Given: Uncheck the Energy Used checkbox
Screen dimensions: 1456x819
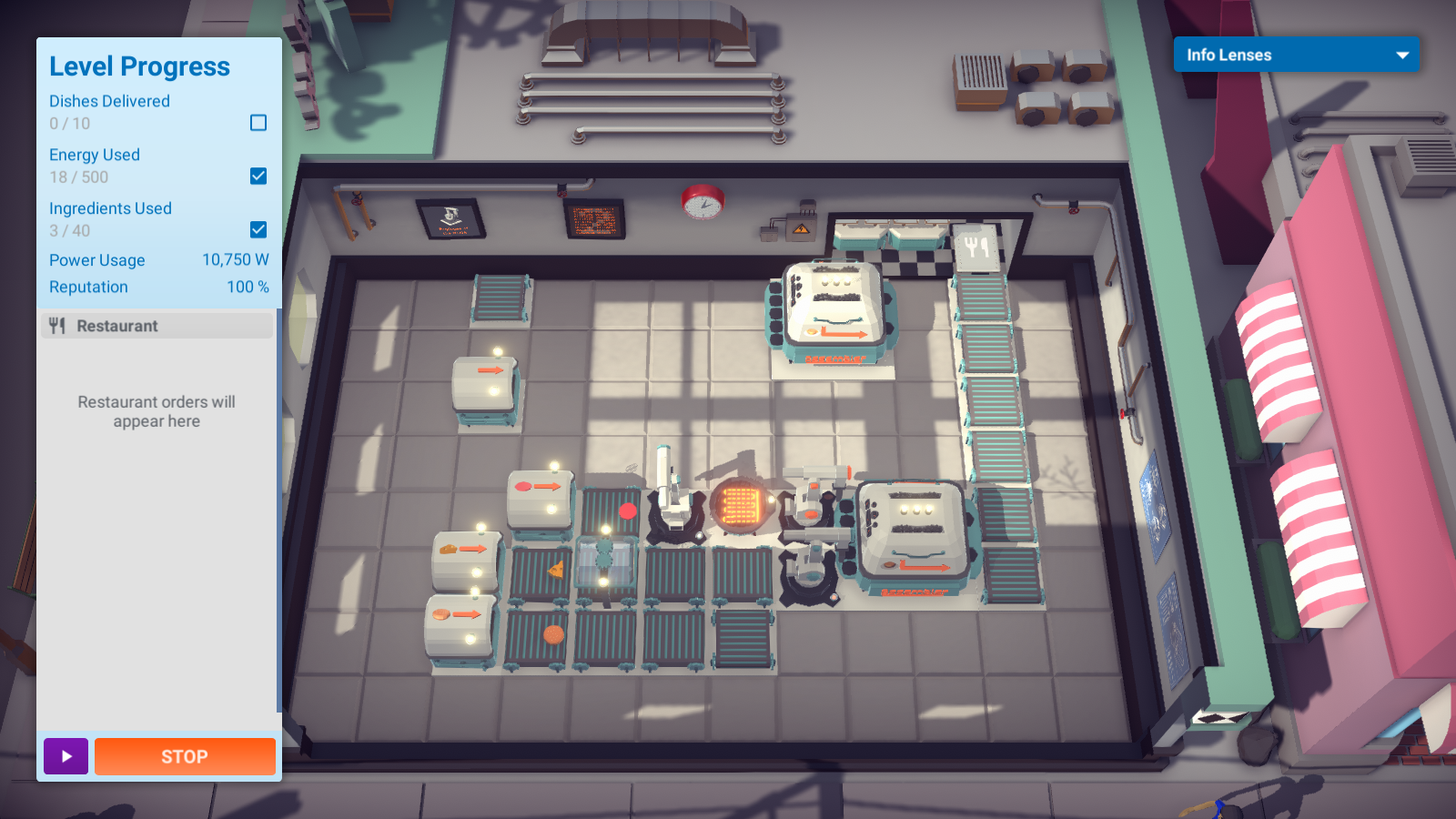Looking at the screenshot, I should pyautogui.click(x=259, y=177).
